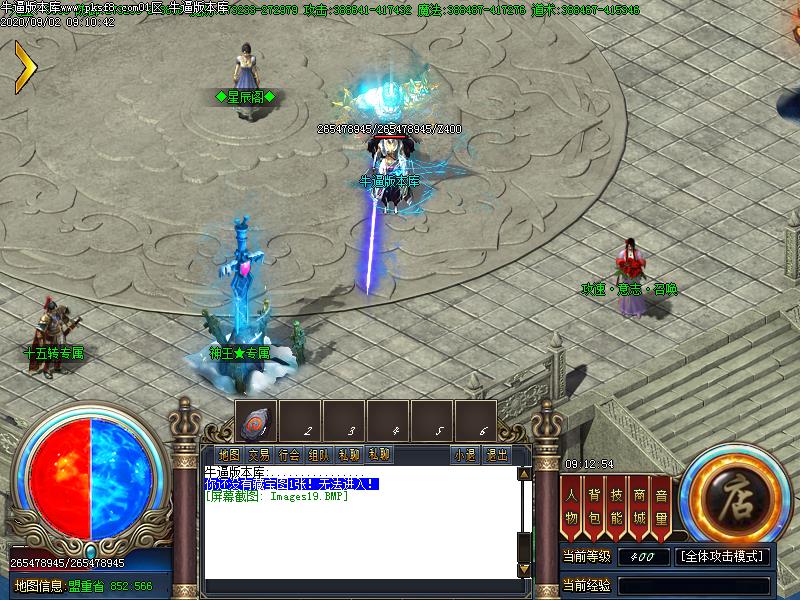Open the 背包 (Bag) banner
The height and width of the screenshot is (600, 800).
pos(594,504)
